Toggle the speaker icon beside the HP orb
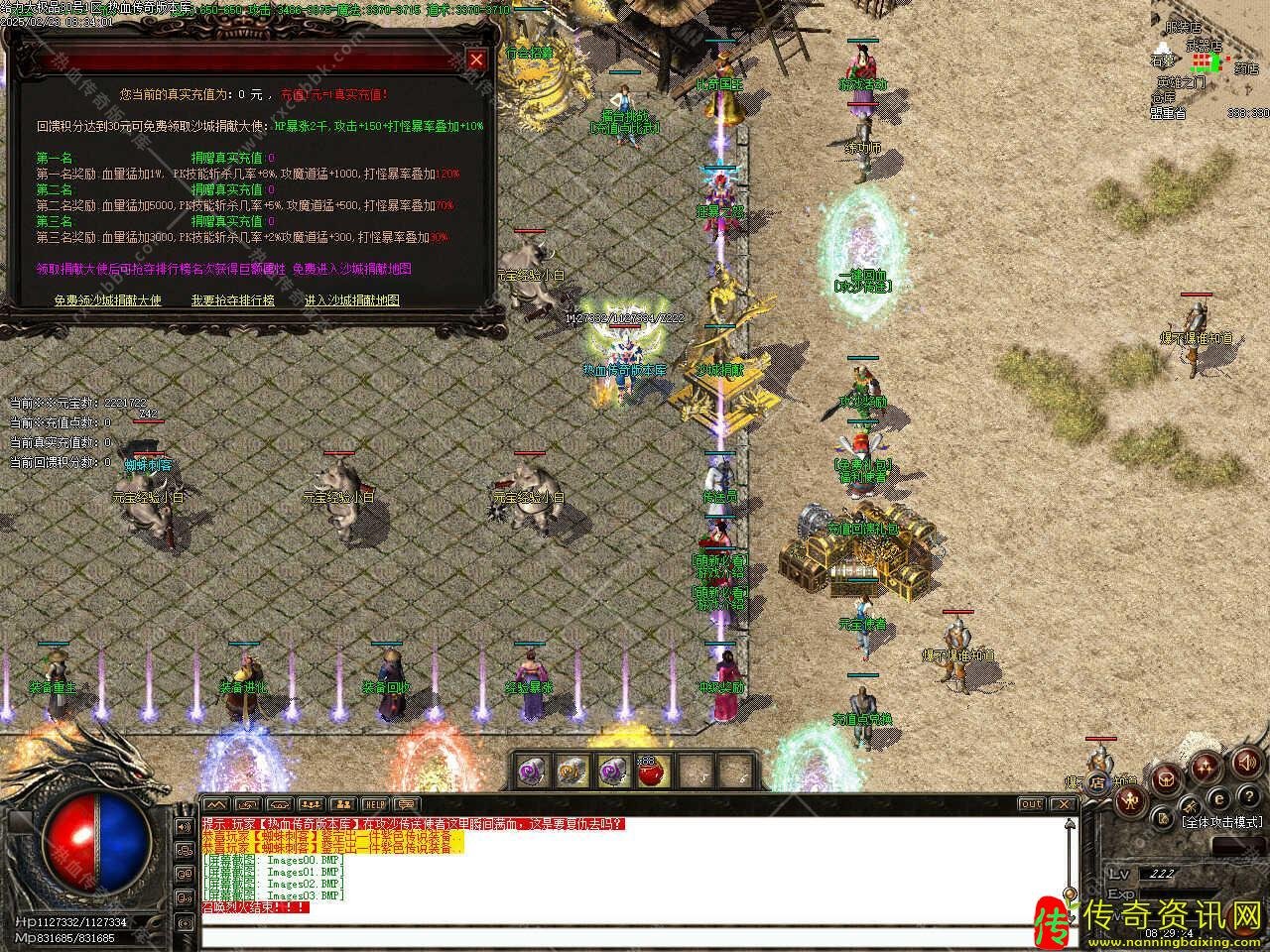 click(184, 825)
